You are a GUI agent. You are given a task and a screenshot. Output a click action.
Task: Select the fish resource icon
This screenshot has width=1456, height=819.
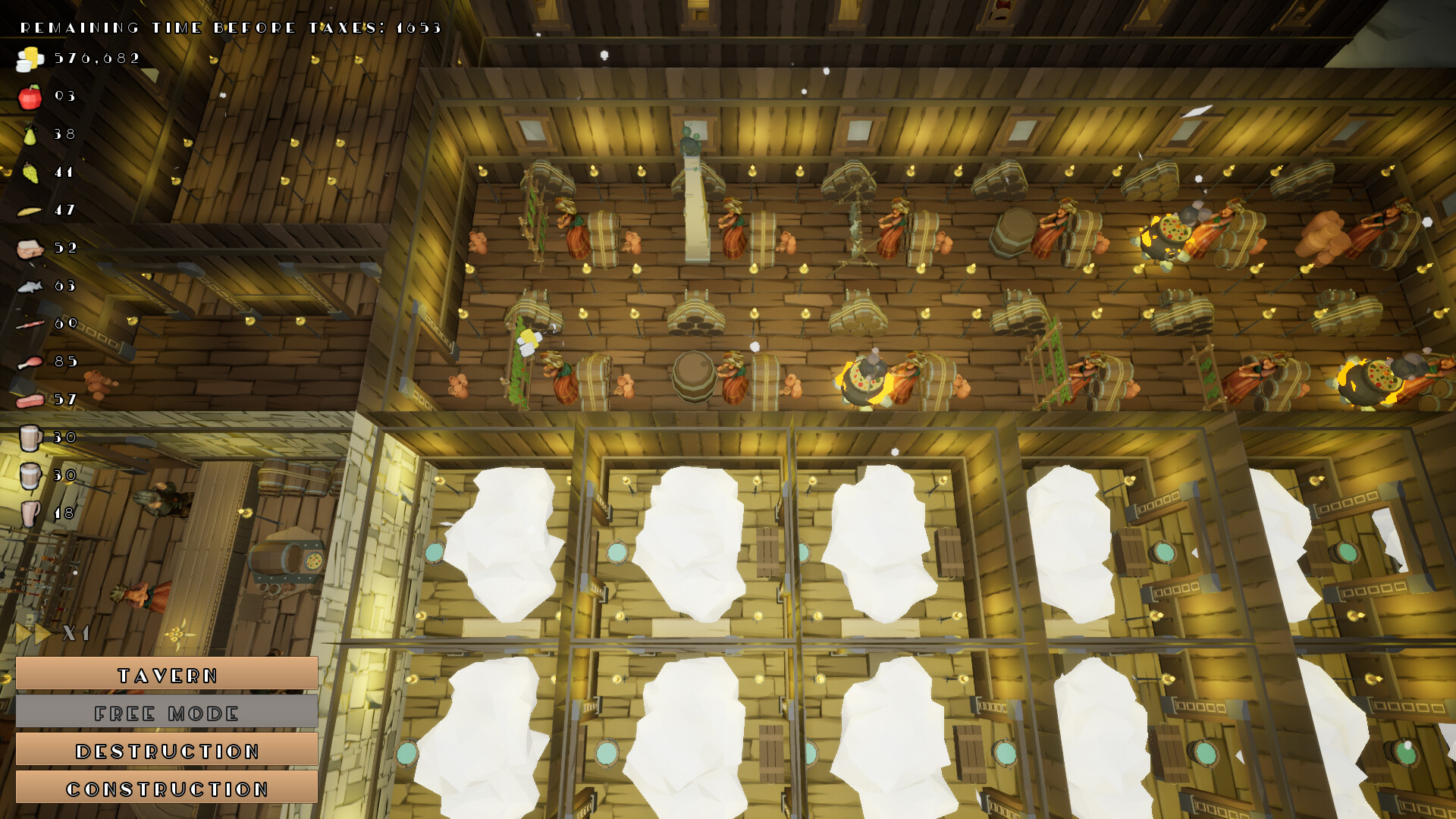click(x=29, y=286)
